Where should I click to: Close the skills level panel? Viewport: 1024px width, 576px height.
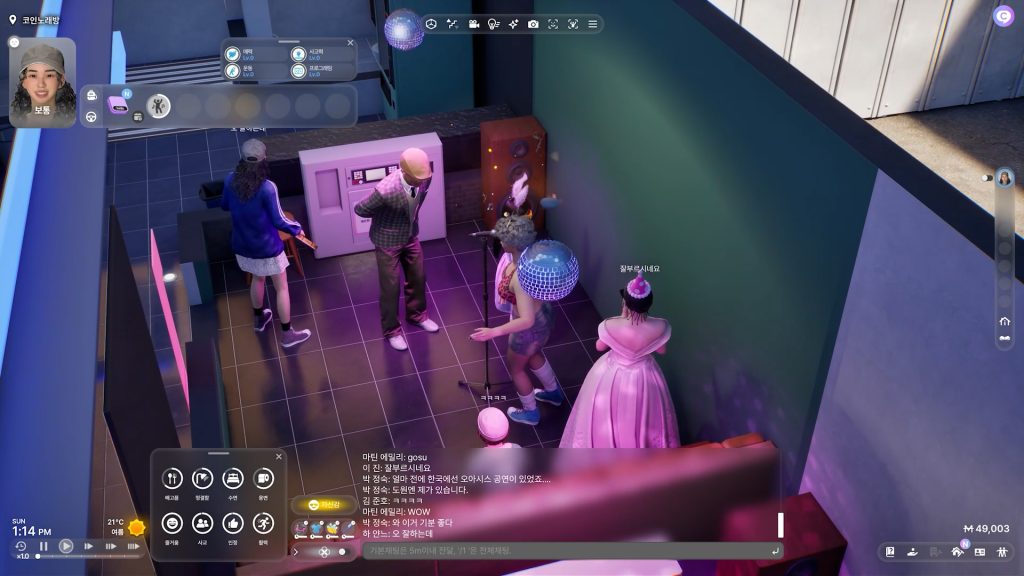tap(350, 43)
